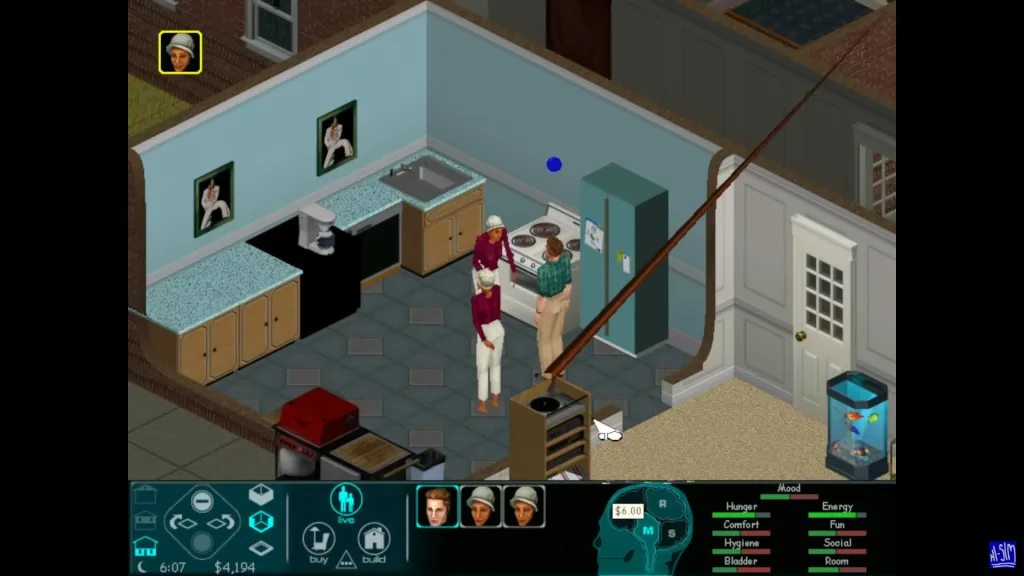Open the M mood section of the brain
Image resolution: width=1024 pixels, height=576 pixels.
[x=647, y=531]
